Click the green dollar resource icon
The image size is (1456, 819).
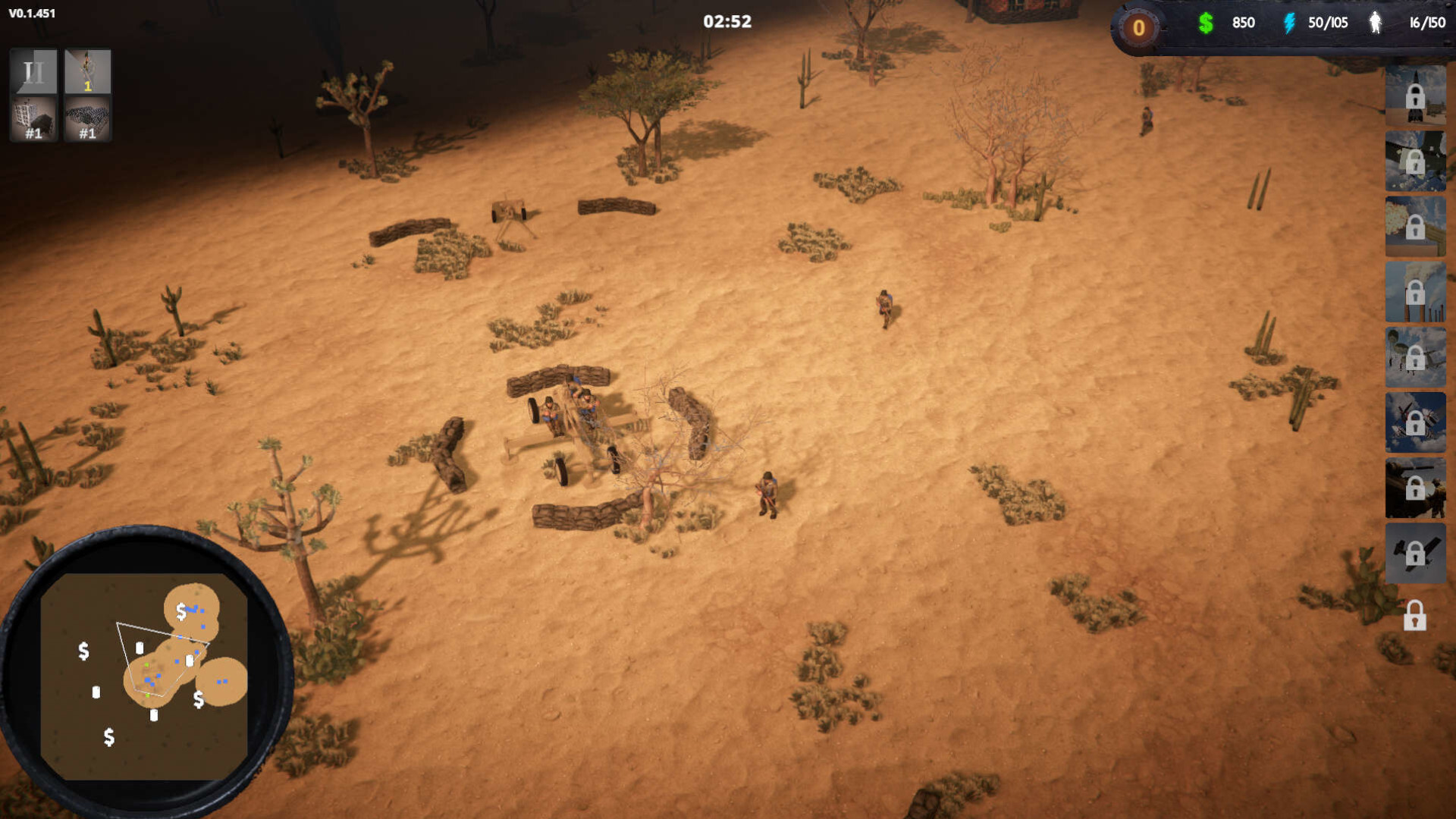[1206, 23]
